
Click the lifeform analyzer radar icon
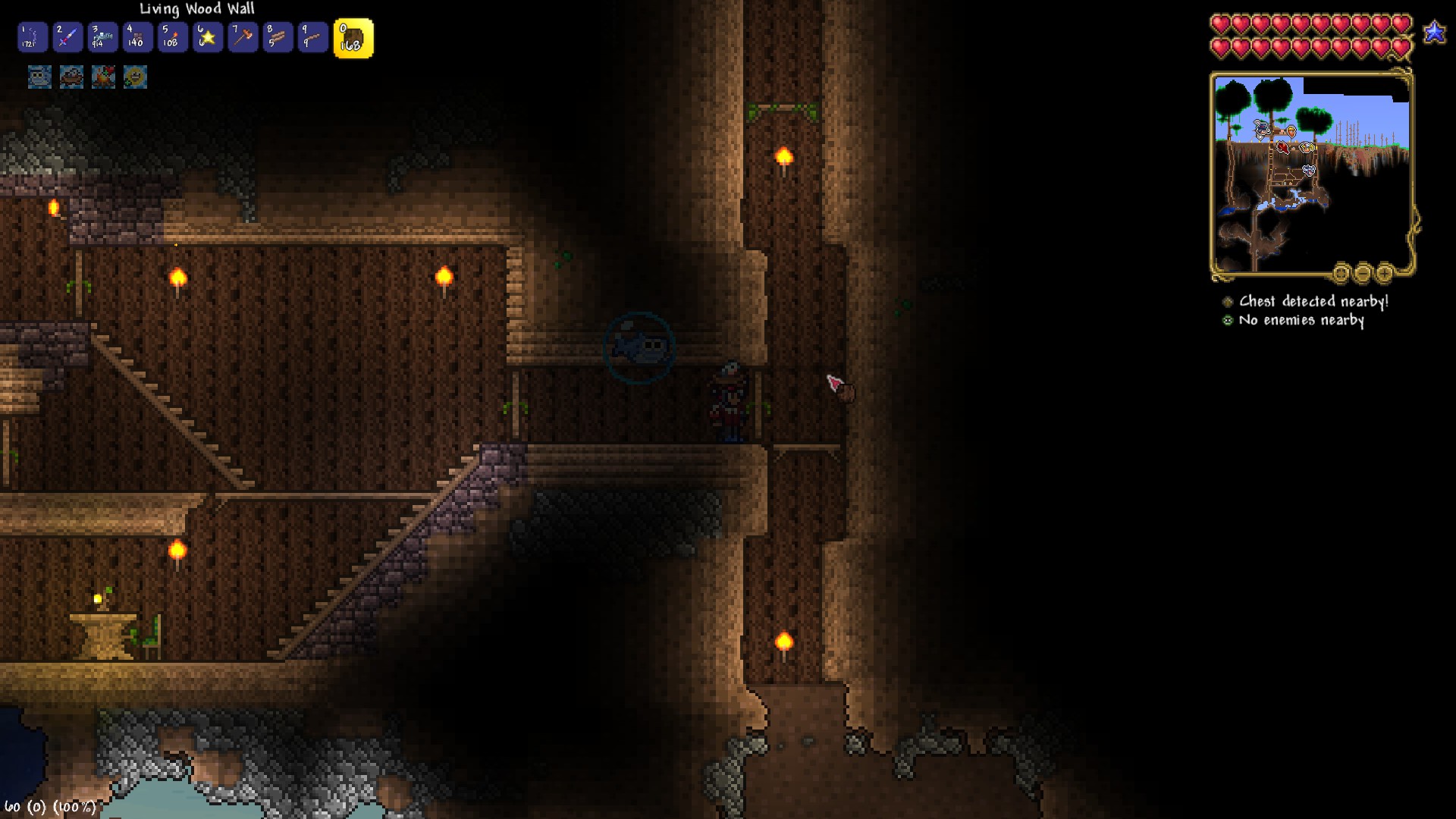(1228, 320)
